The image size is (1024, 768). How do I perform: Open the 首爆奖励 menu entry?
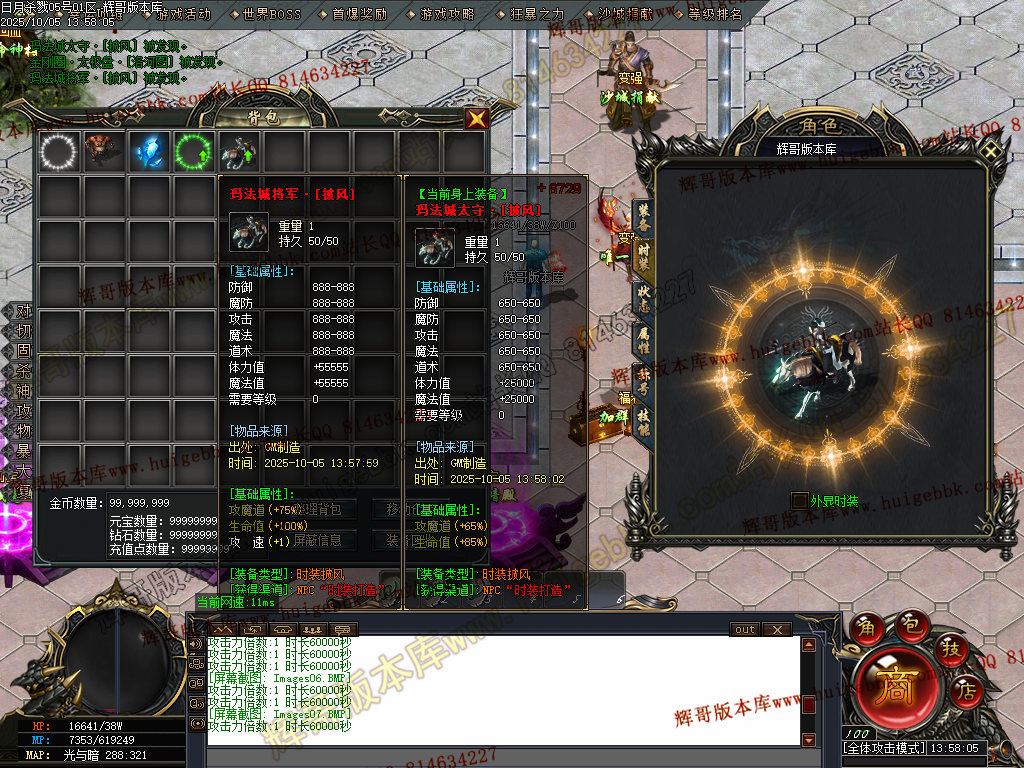[359, 14]
